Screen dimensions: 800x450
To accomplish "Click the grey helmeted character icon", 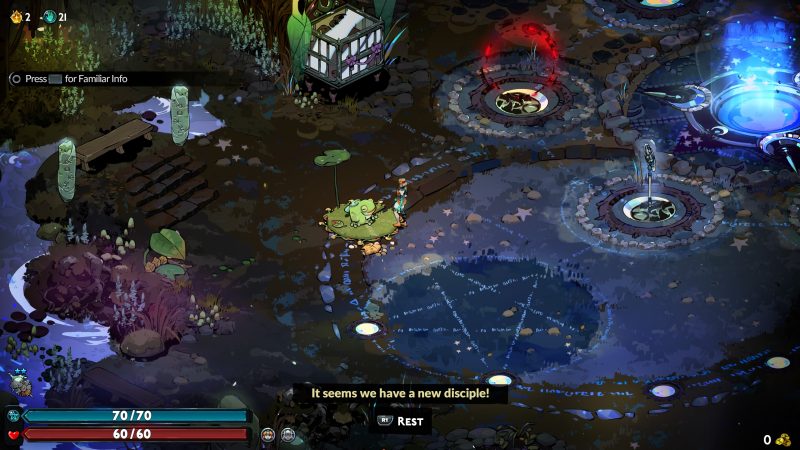I will tap(288, 434).
